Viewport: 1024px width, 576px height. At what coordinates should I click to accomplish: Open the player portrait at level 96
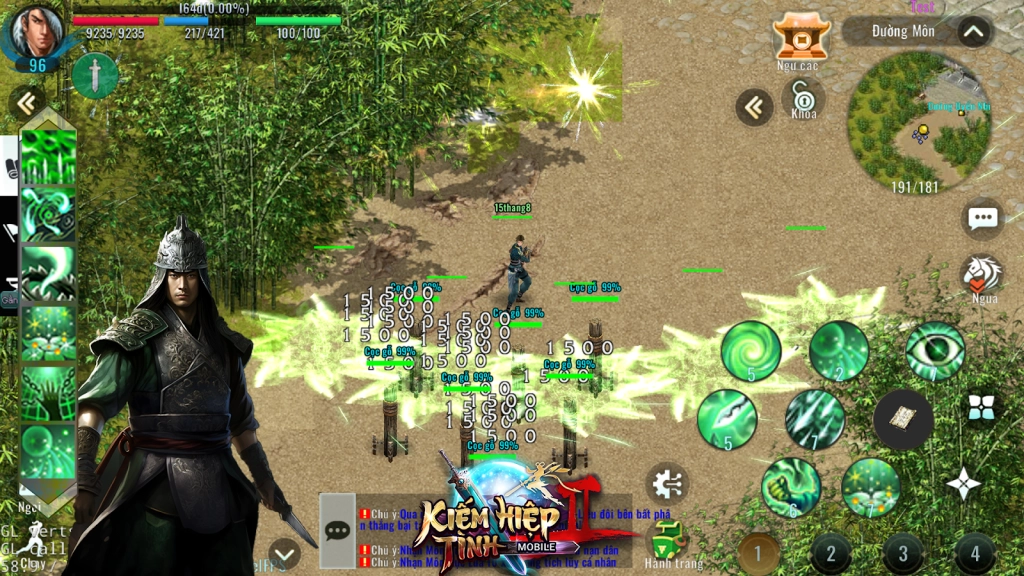(36, 34)
